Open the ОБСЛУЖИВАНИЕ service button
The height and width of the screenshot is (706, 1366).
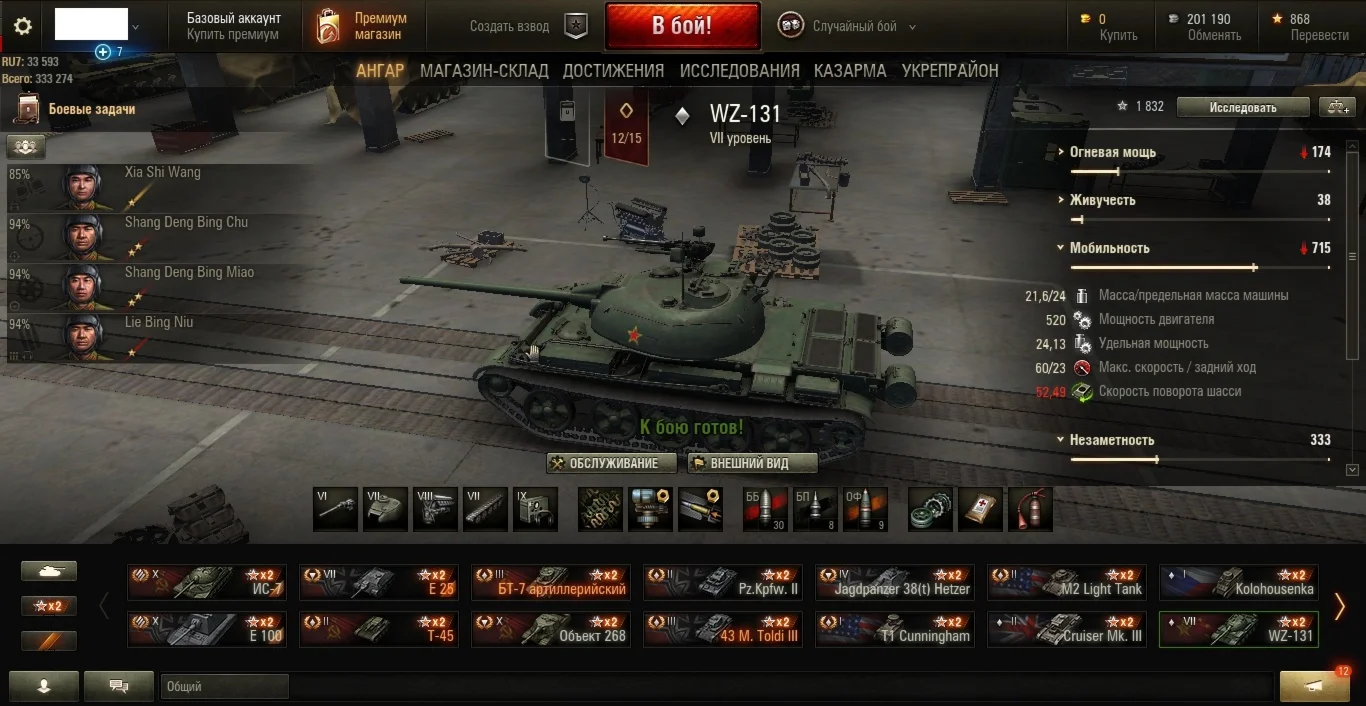click(612, 463)
